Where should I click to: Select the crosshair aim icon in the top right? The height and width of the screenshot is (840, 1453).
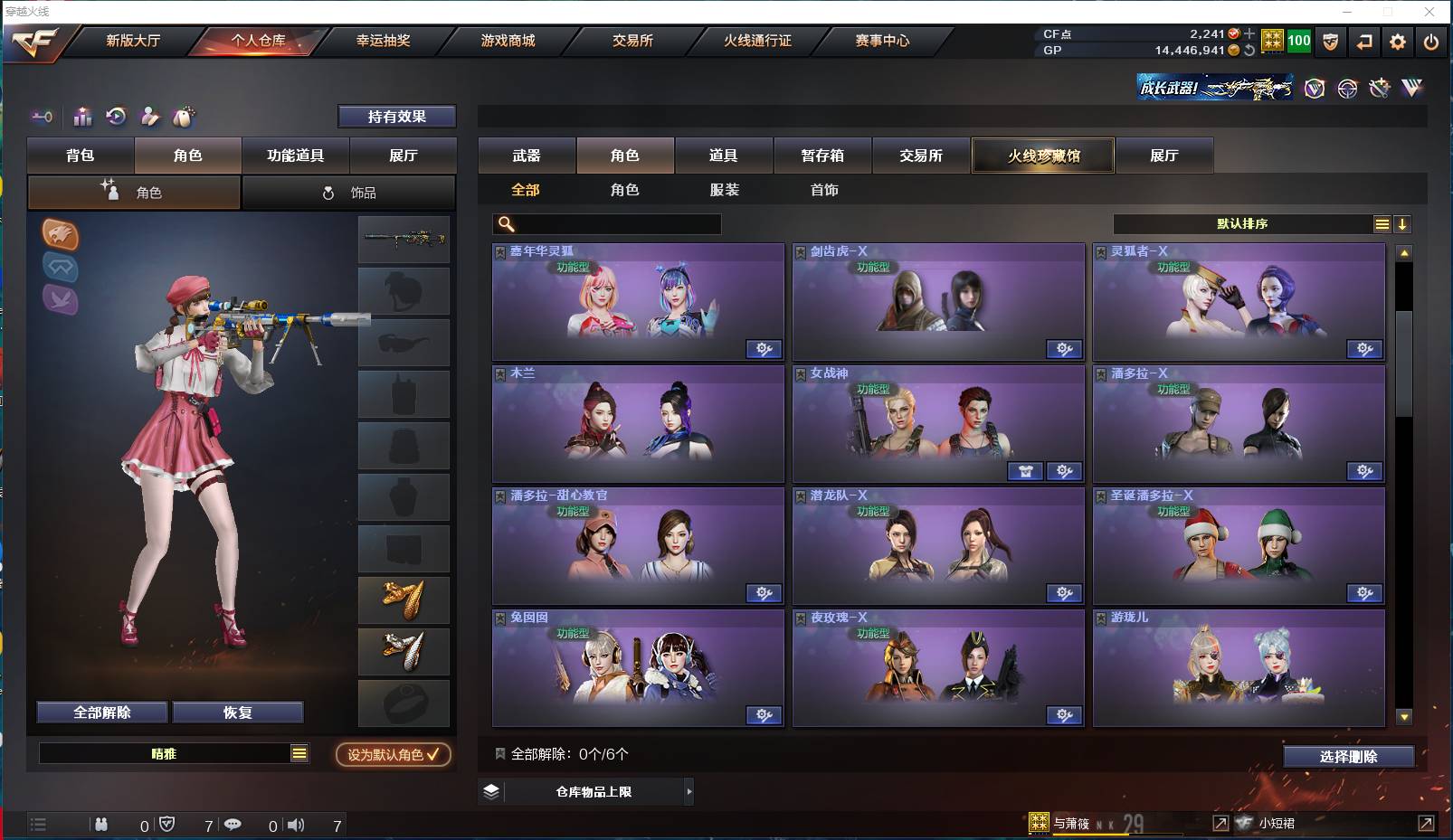(x=1347, y=89)
